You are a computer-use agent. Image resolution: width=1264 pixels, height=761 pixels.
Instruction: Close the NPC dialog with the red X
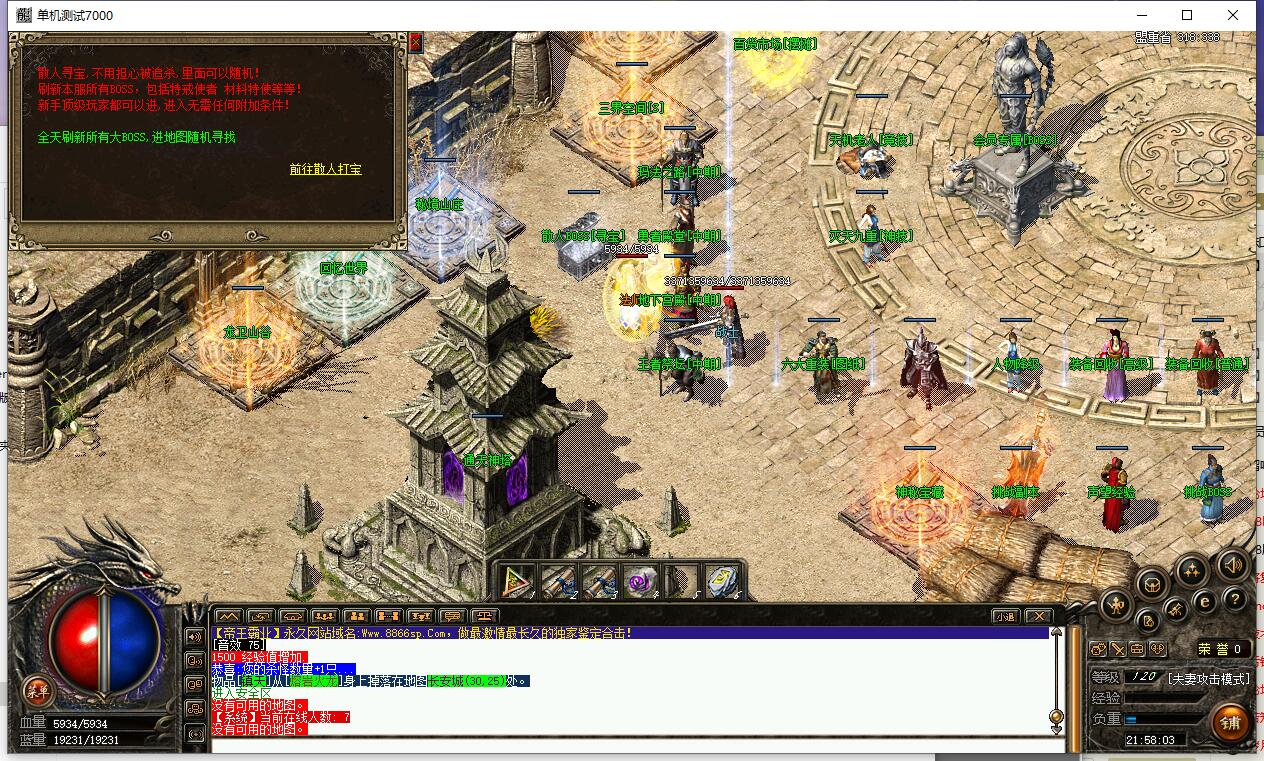click(415, 42)
